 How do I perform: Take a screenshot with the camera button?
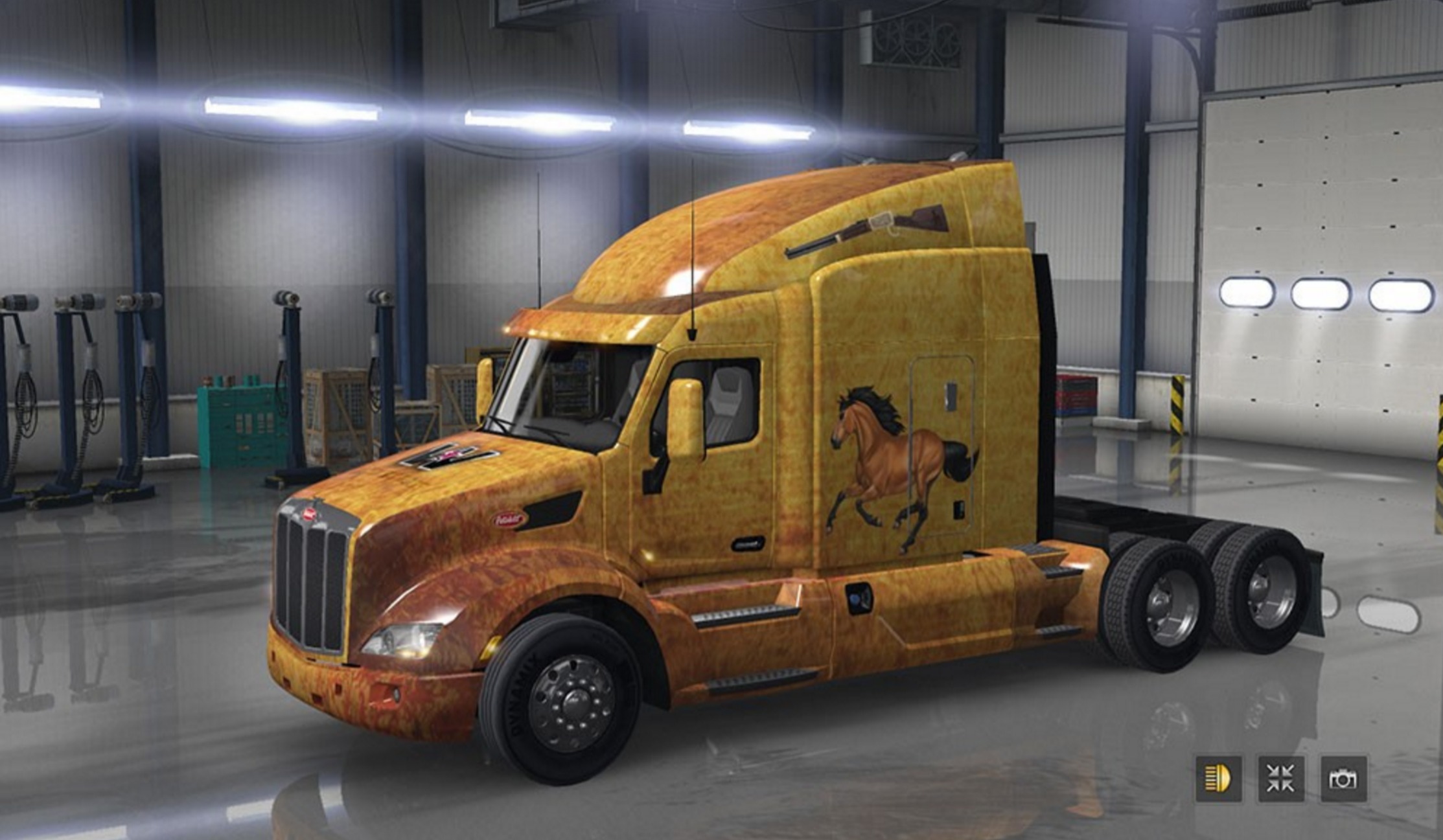(x=1343, y=778)
